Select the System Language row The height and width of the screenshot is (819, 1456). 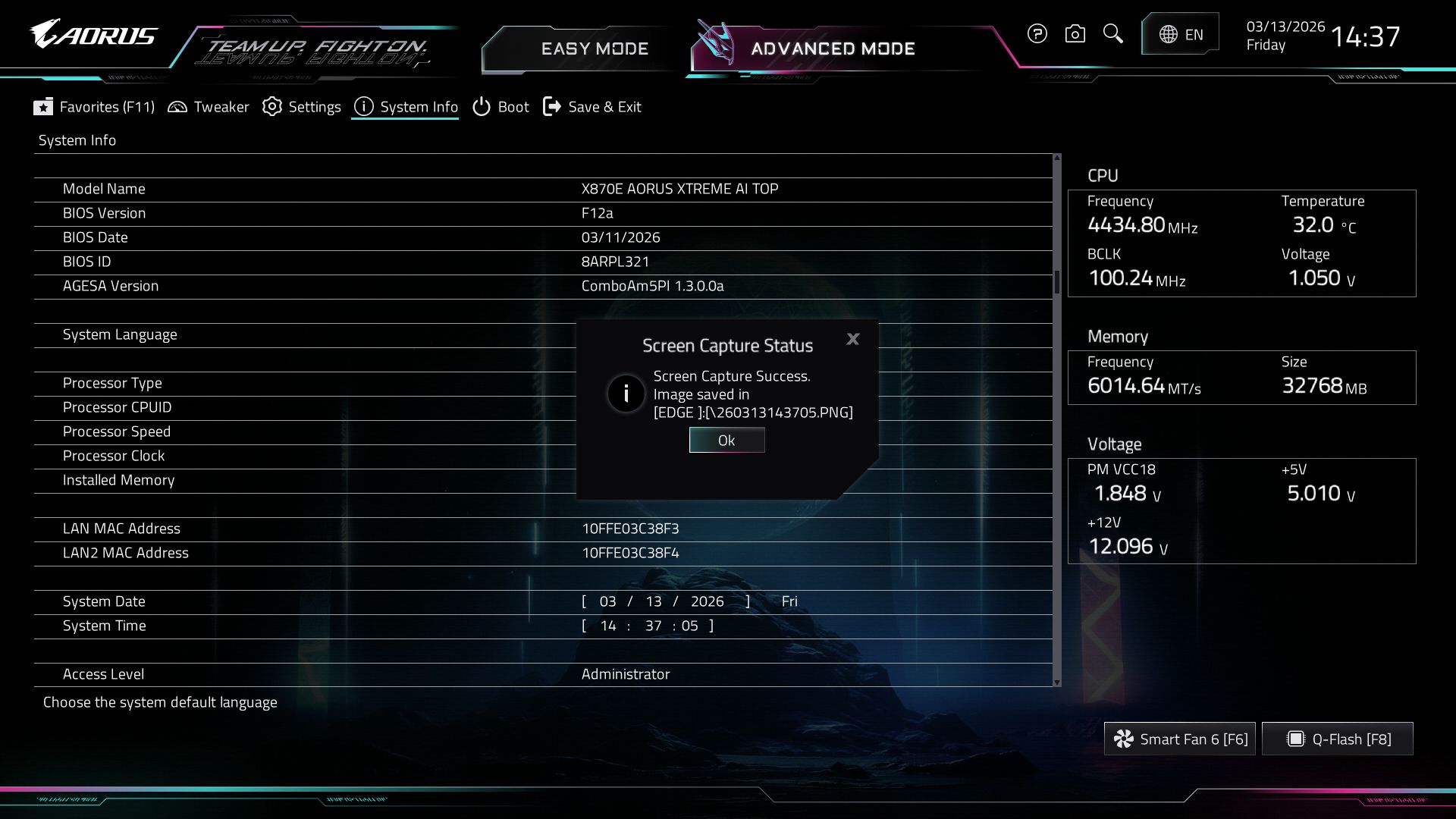[120, 334]
